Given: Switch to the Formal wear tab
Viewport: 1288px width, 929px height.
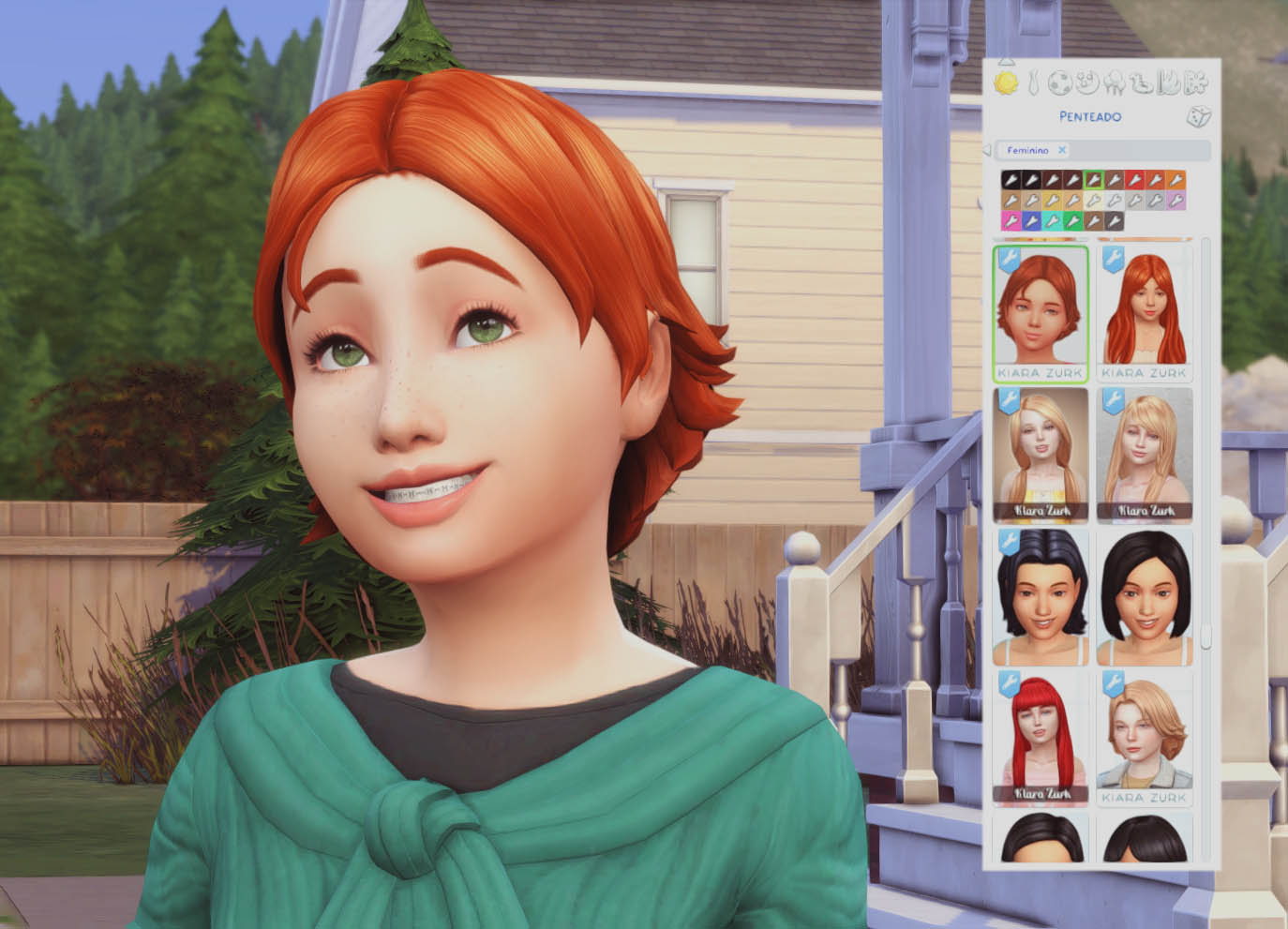Looking at the screenshot, I should (1033, 83).
